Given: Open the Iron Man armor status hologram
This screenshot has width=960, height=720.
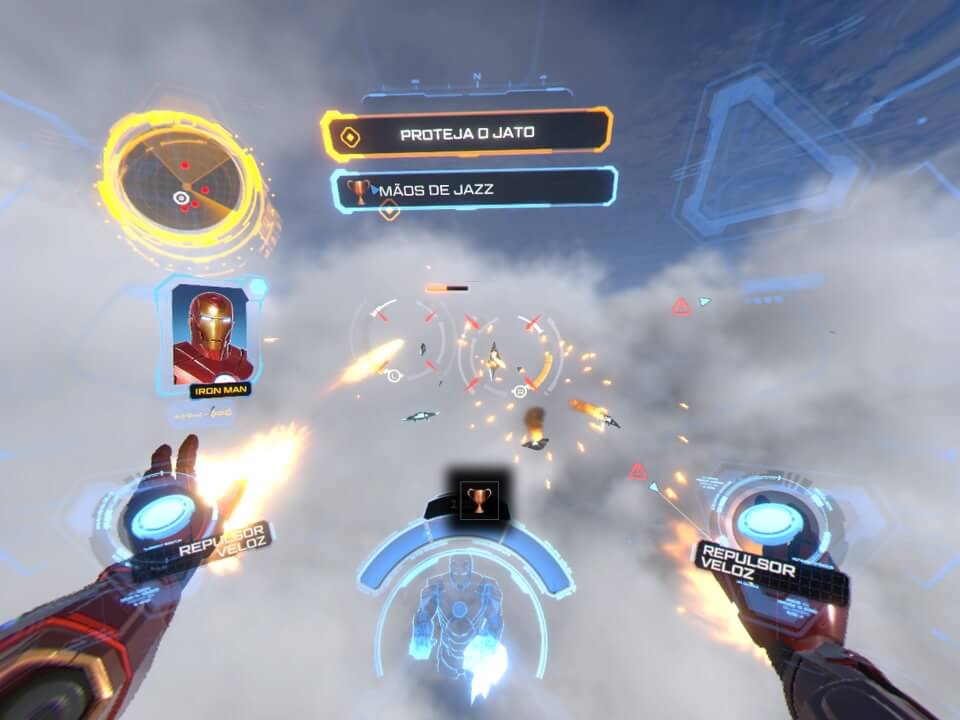Looking at the screenshot, I should (461, 612).
